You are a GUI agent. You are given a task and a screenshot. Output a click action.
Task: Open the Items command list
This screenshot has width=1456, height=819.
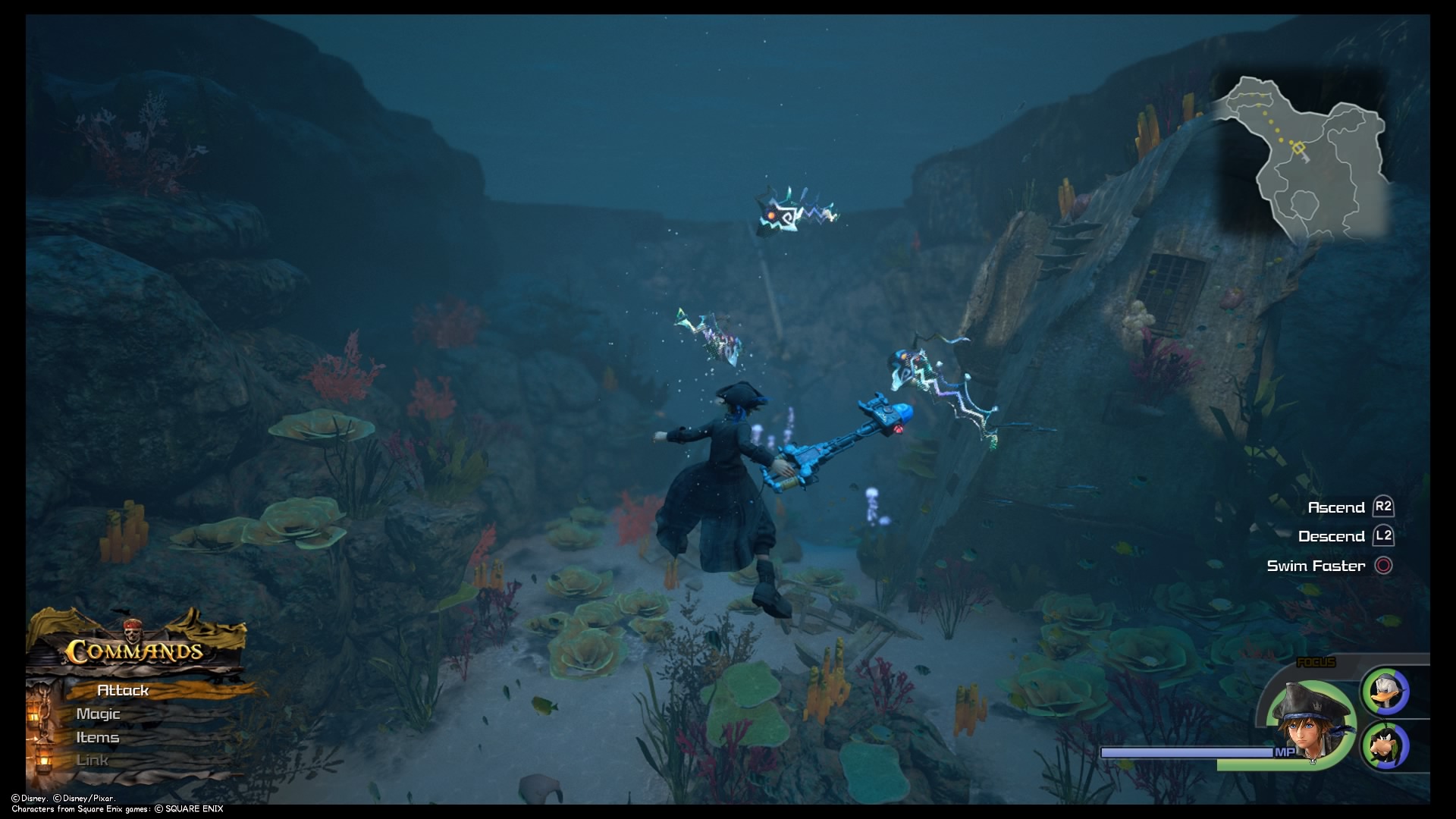tap(97, 736)
